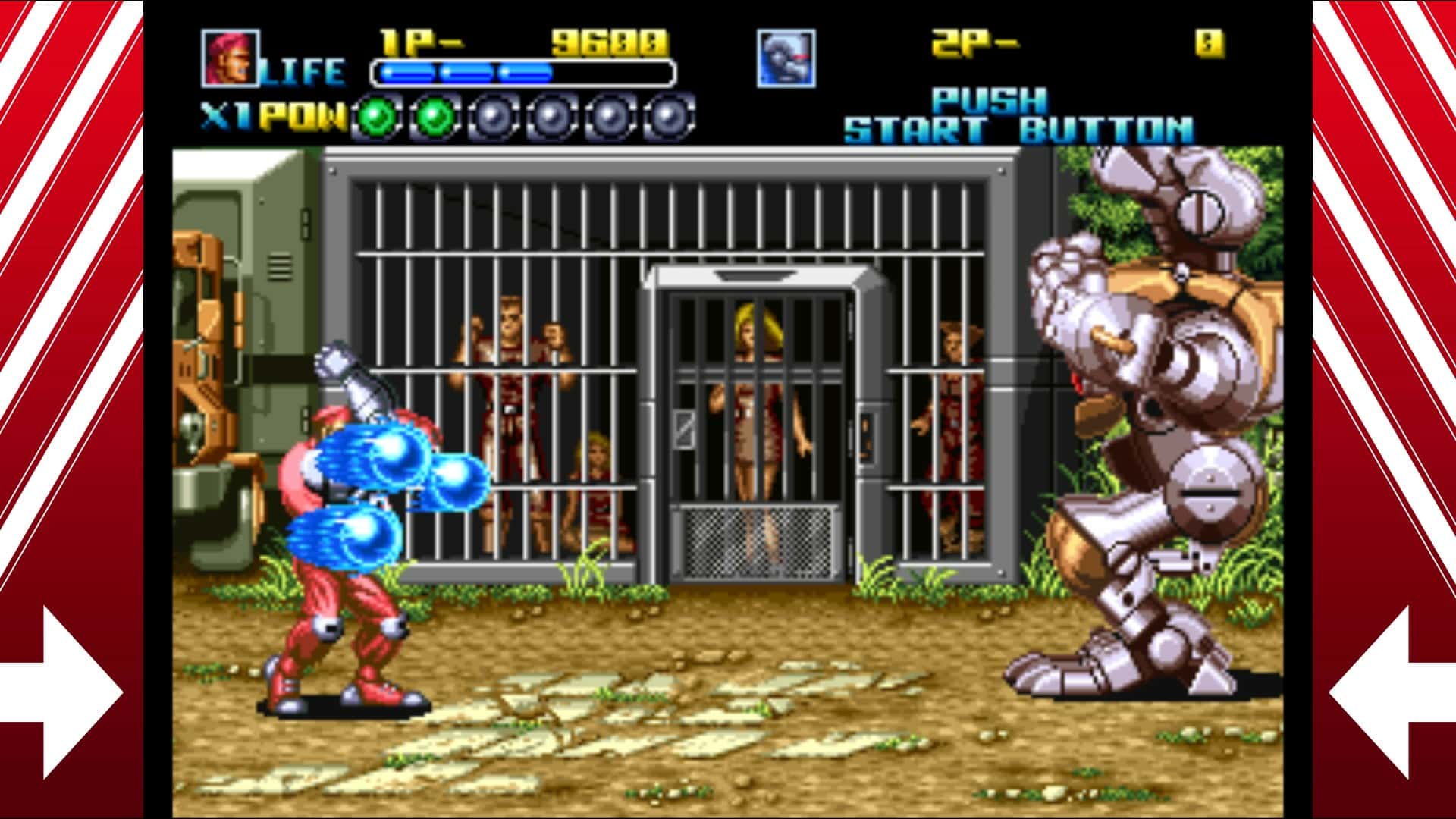The image size is (1456, 819).
Task: Click the second green POW orb
Action: (435, 115)
